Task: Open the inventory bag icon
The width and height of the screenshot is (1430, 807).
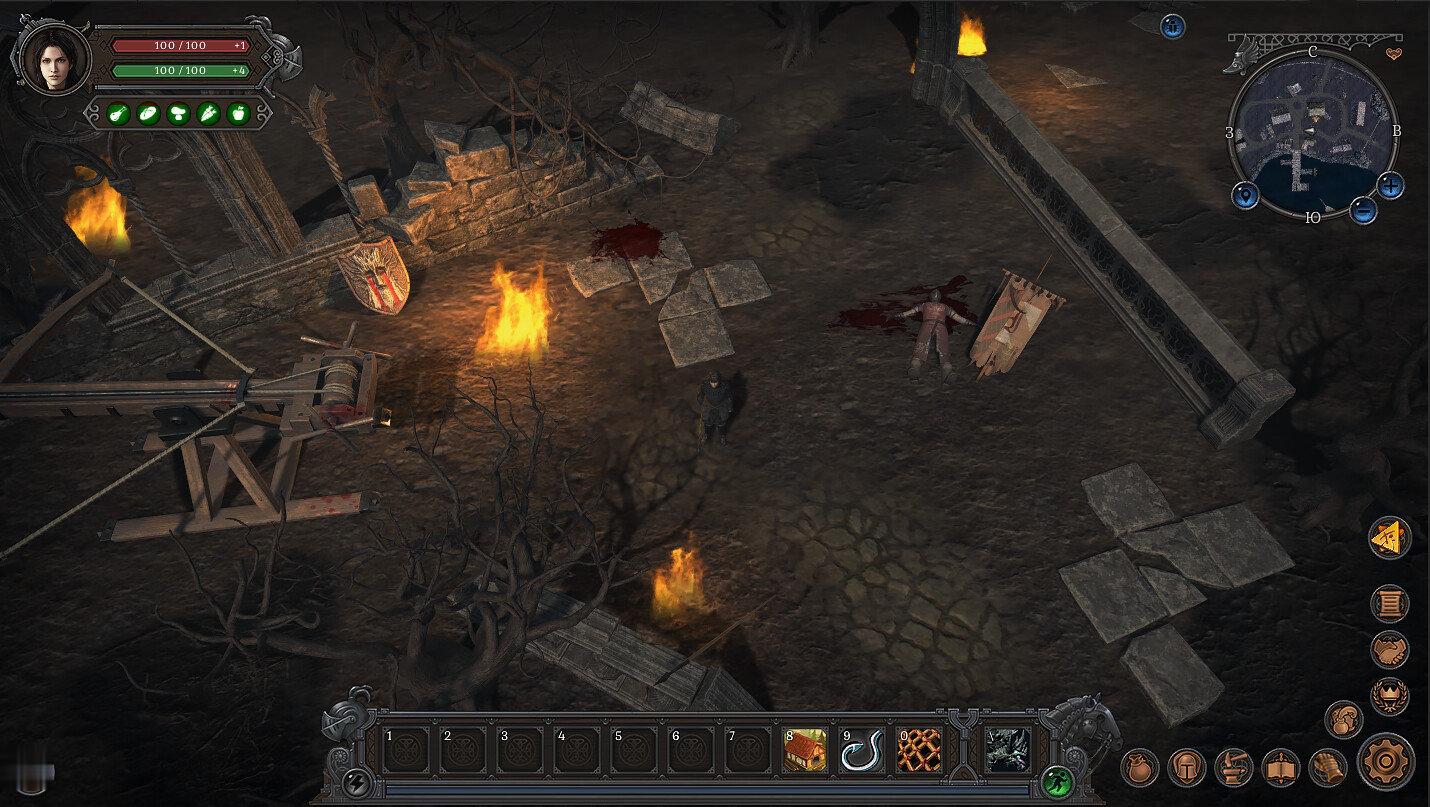Action: tap(1139, 767)
